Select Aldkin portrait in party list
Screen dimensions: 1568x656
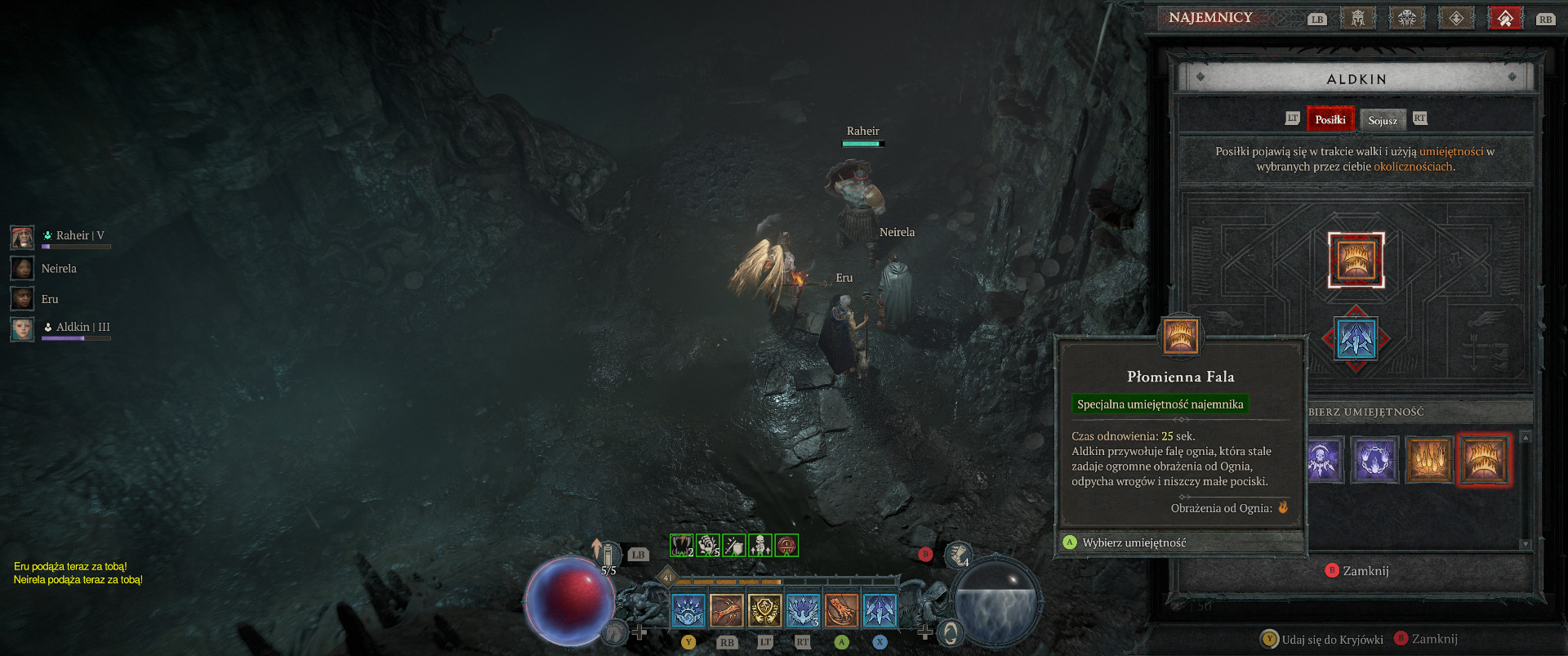pyautogui.click(x=23, y=328)
